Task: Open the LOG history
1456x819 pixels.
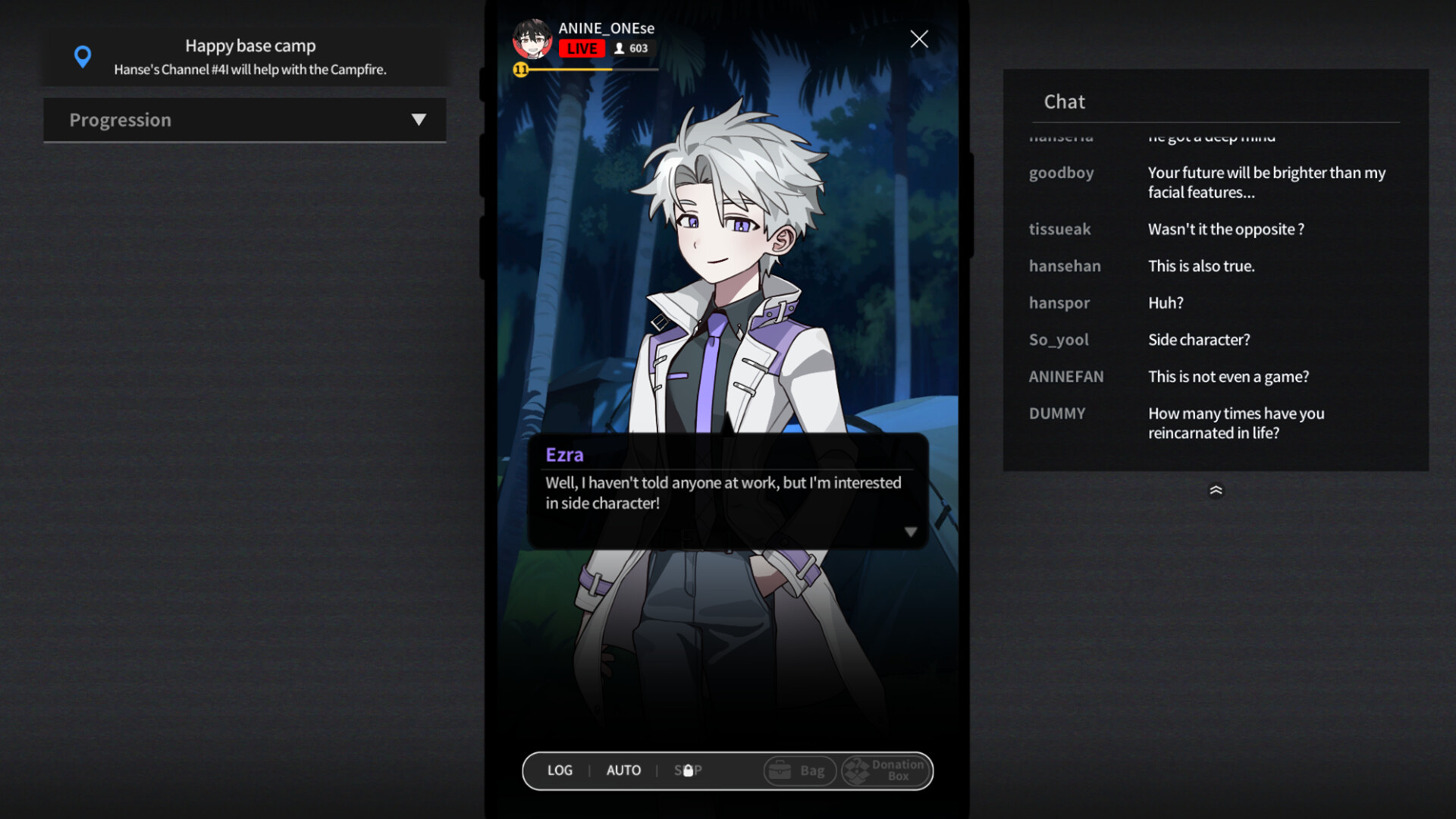Action: [x=560, y=770]
